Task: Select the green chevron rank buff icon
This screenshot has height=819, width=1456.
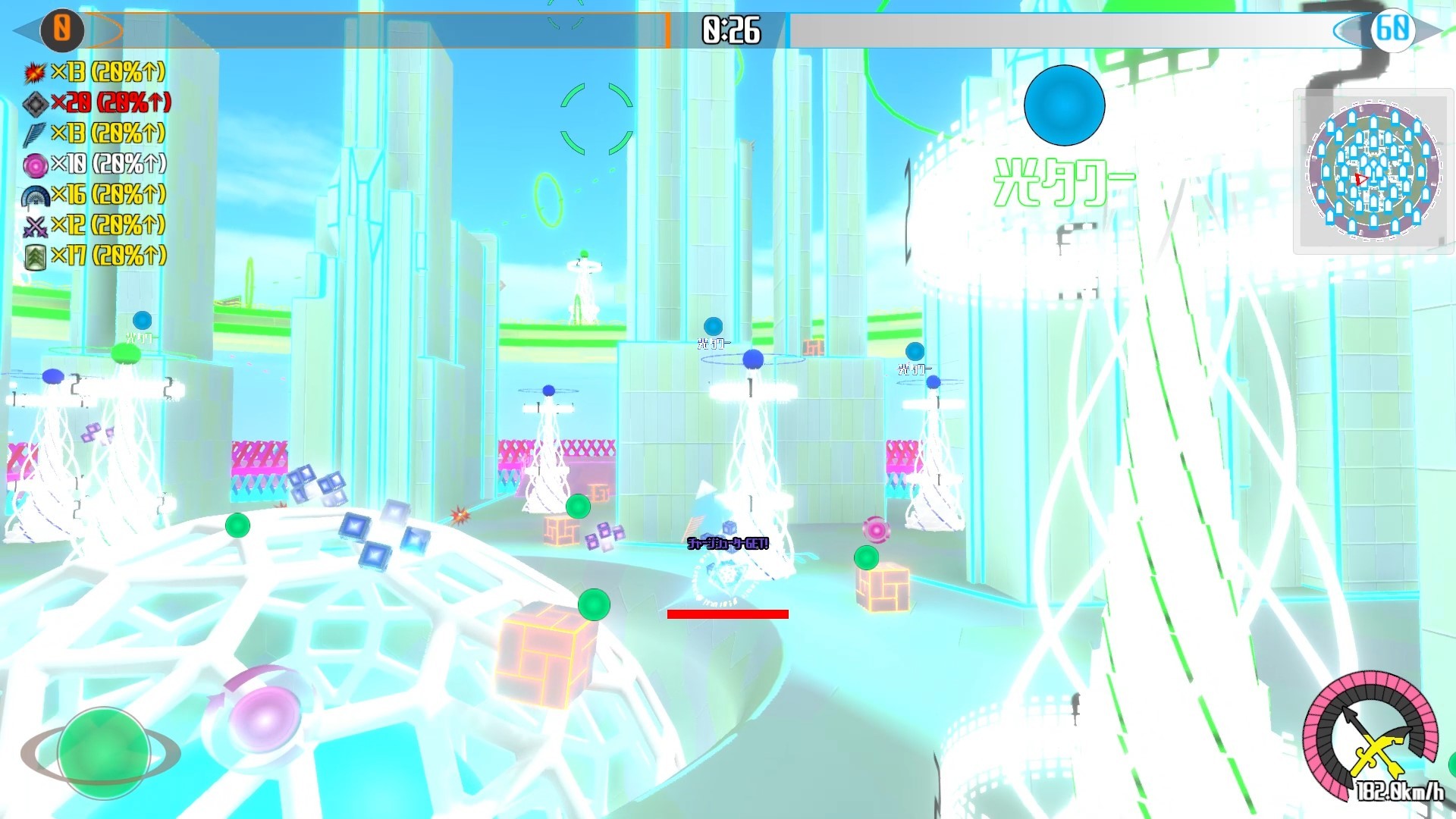Action: point(35,256)
